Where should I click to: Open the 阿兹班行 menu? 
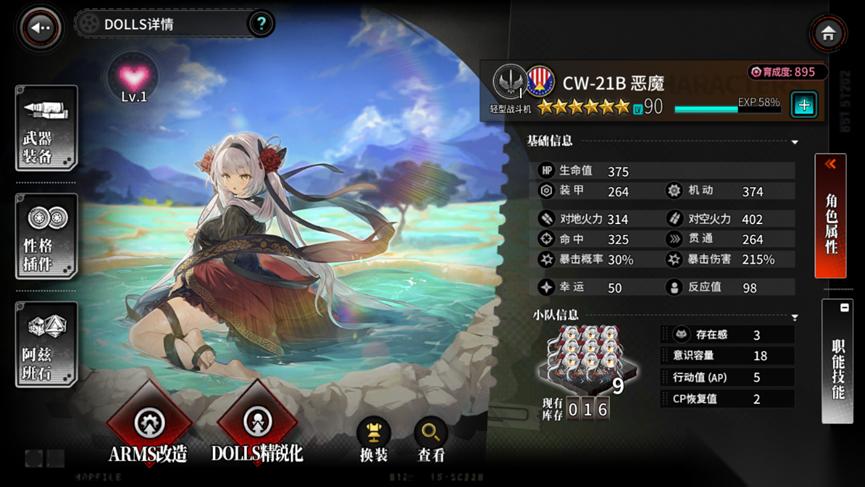[x=46, y=343]
